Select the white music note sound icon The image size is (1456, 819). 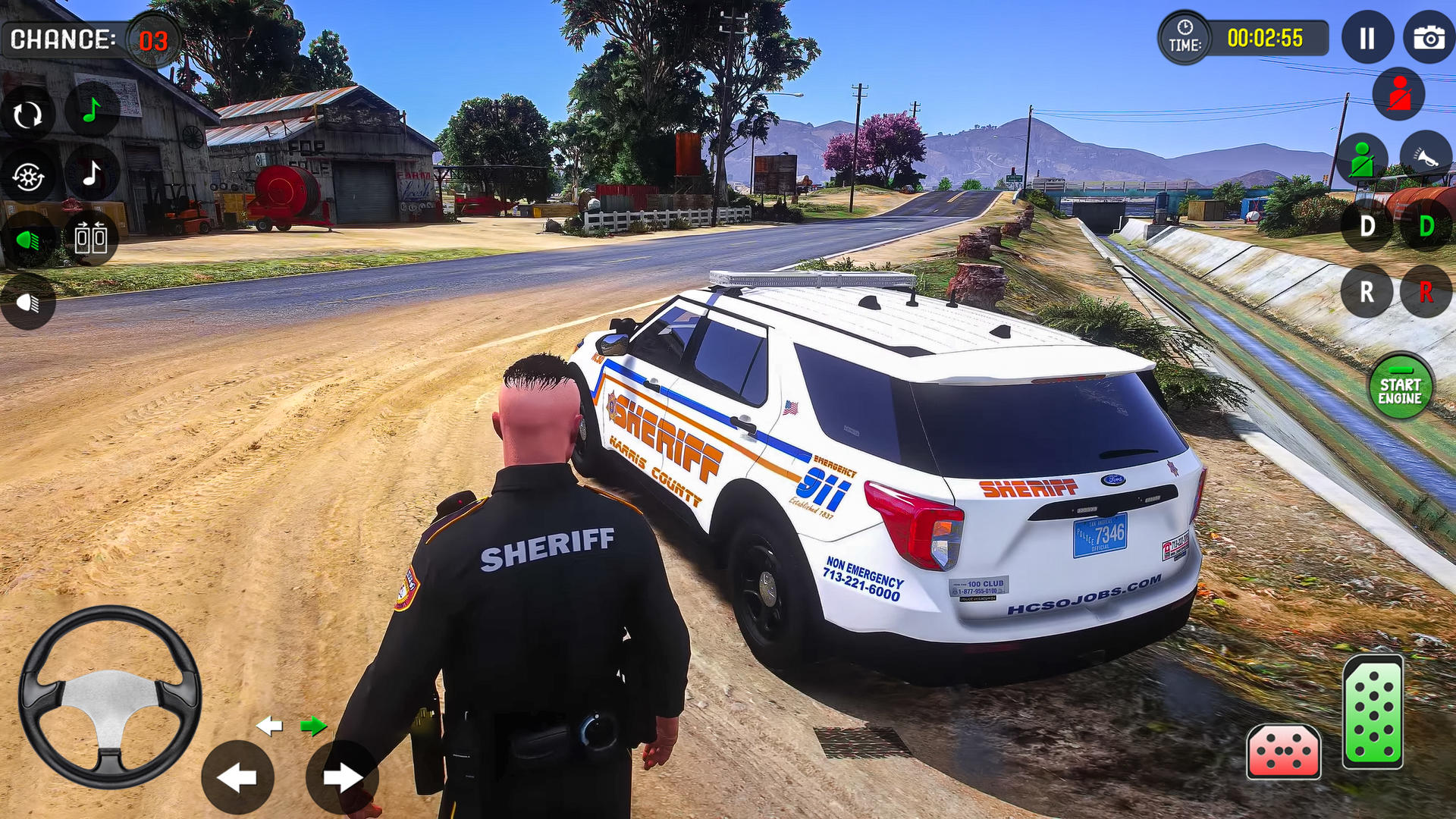coord(93,176)
